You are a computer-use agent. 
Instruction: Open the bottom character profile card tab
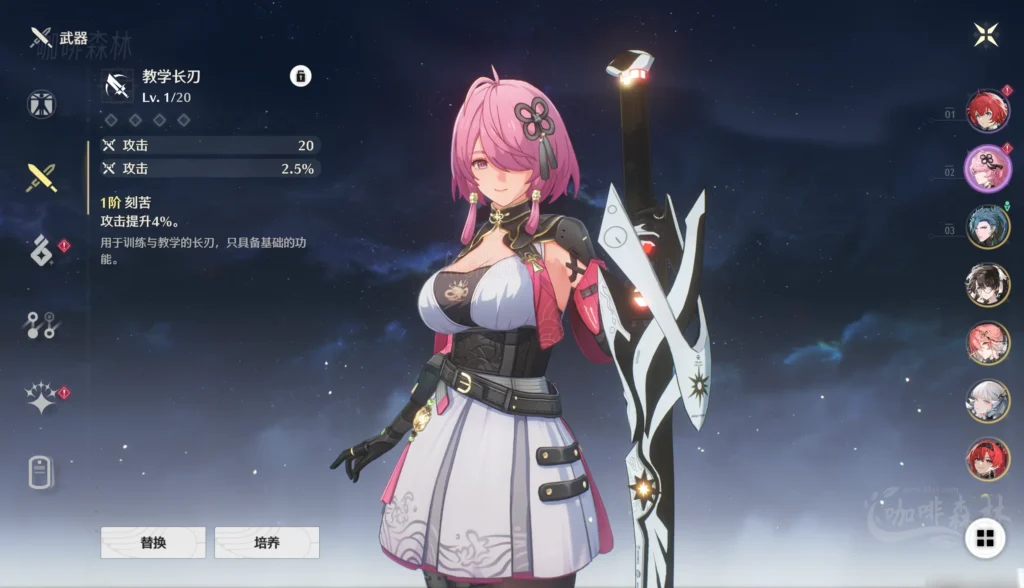click(42, 472)
